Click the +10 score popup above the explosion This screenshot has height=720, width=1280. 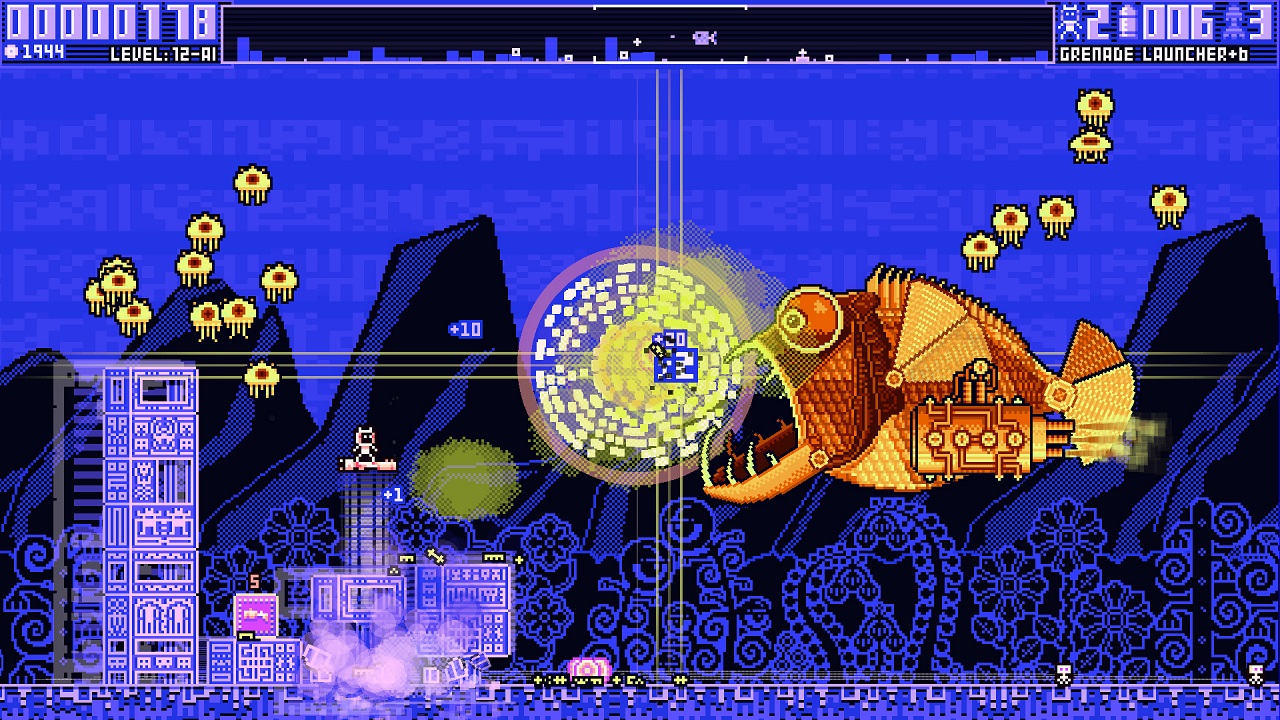466,330
